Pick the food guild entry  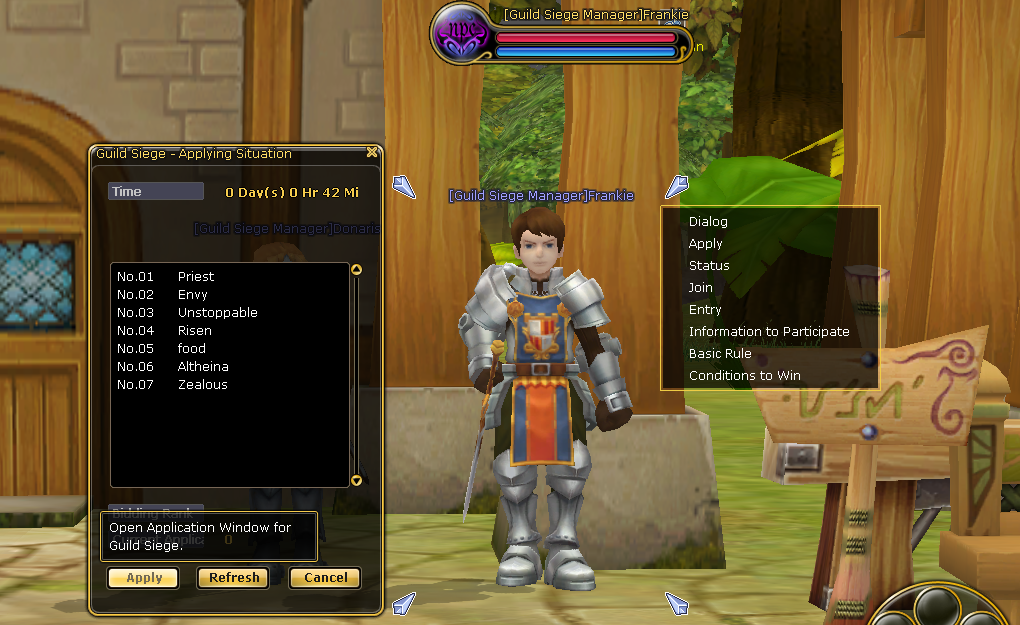191,349
